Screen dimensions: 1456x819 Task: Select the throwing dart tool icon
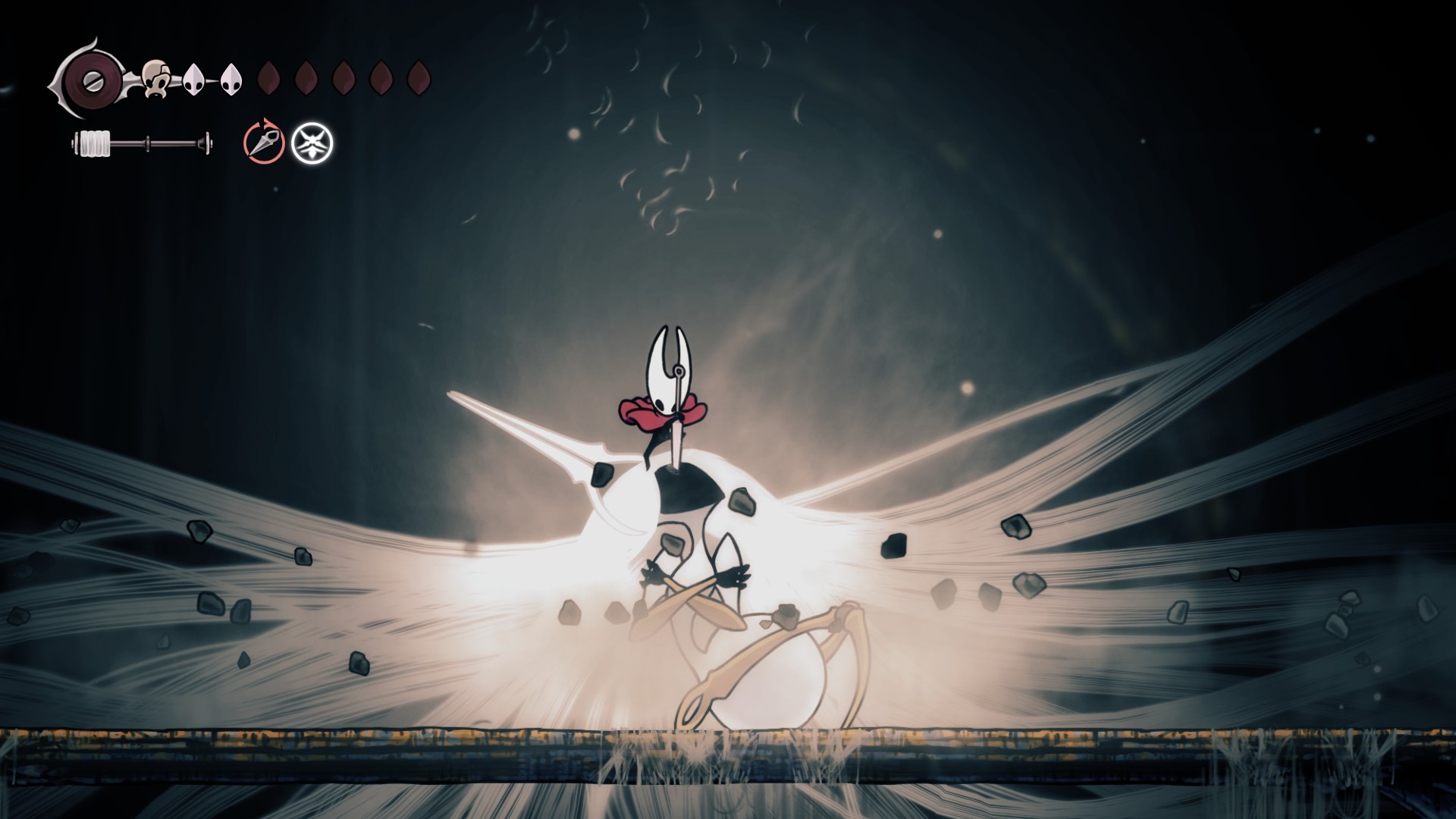point(263,143)
